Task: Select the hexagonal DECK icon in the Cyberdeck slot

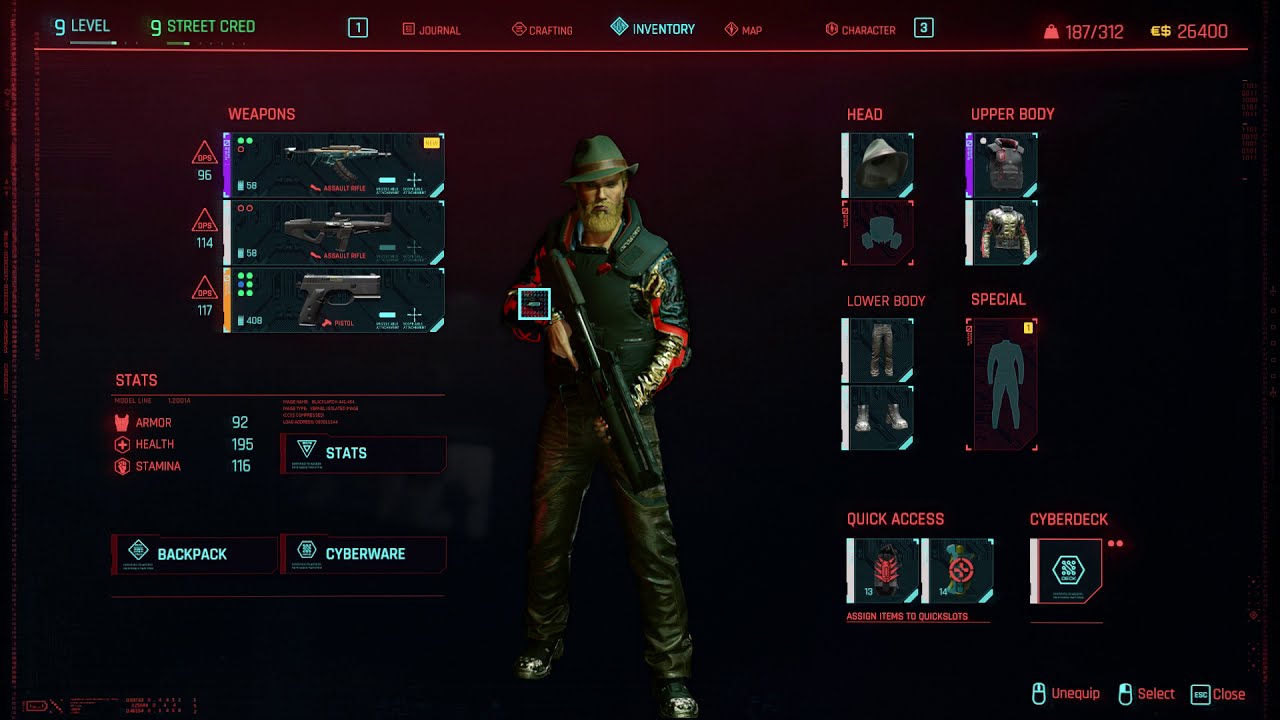Action: 1069,570
